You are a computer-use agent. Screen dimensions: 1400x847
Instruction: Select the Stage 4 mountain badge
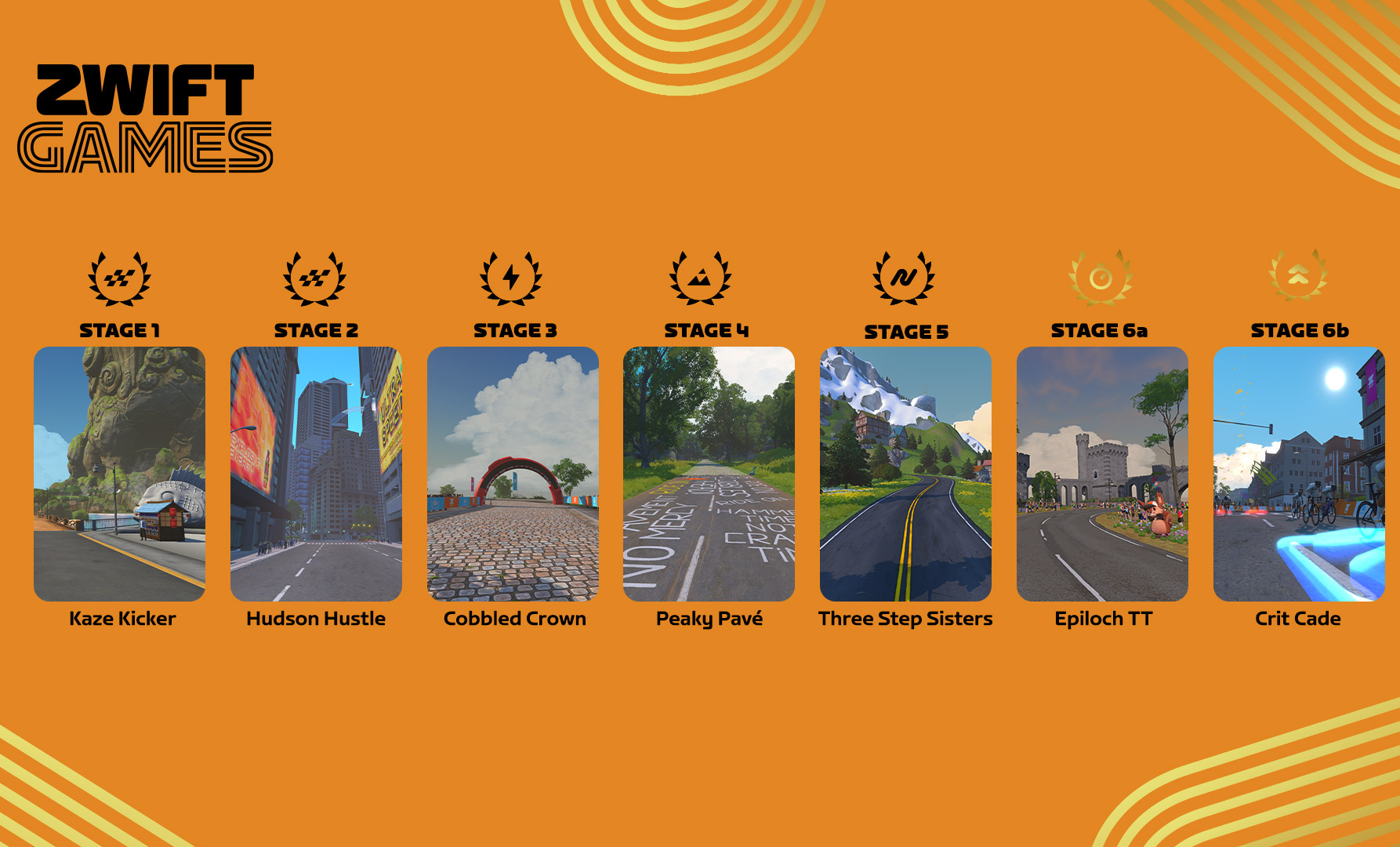[x=700, y=278]
